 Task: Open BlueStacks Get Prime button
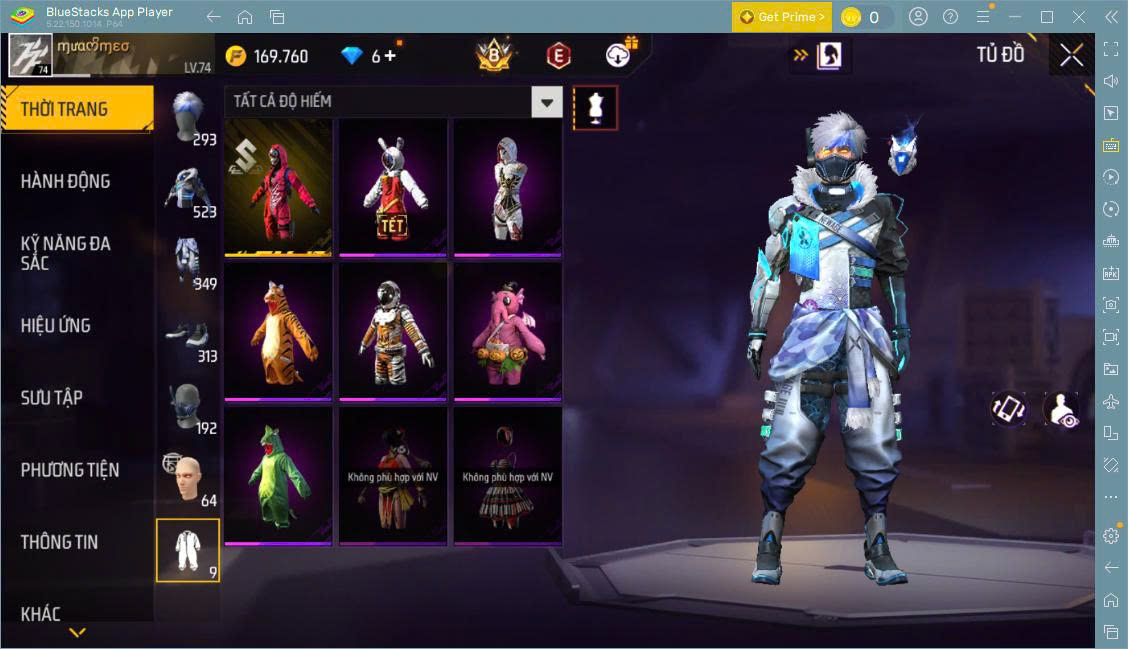[x=781, y=17]
